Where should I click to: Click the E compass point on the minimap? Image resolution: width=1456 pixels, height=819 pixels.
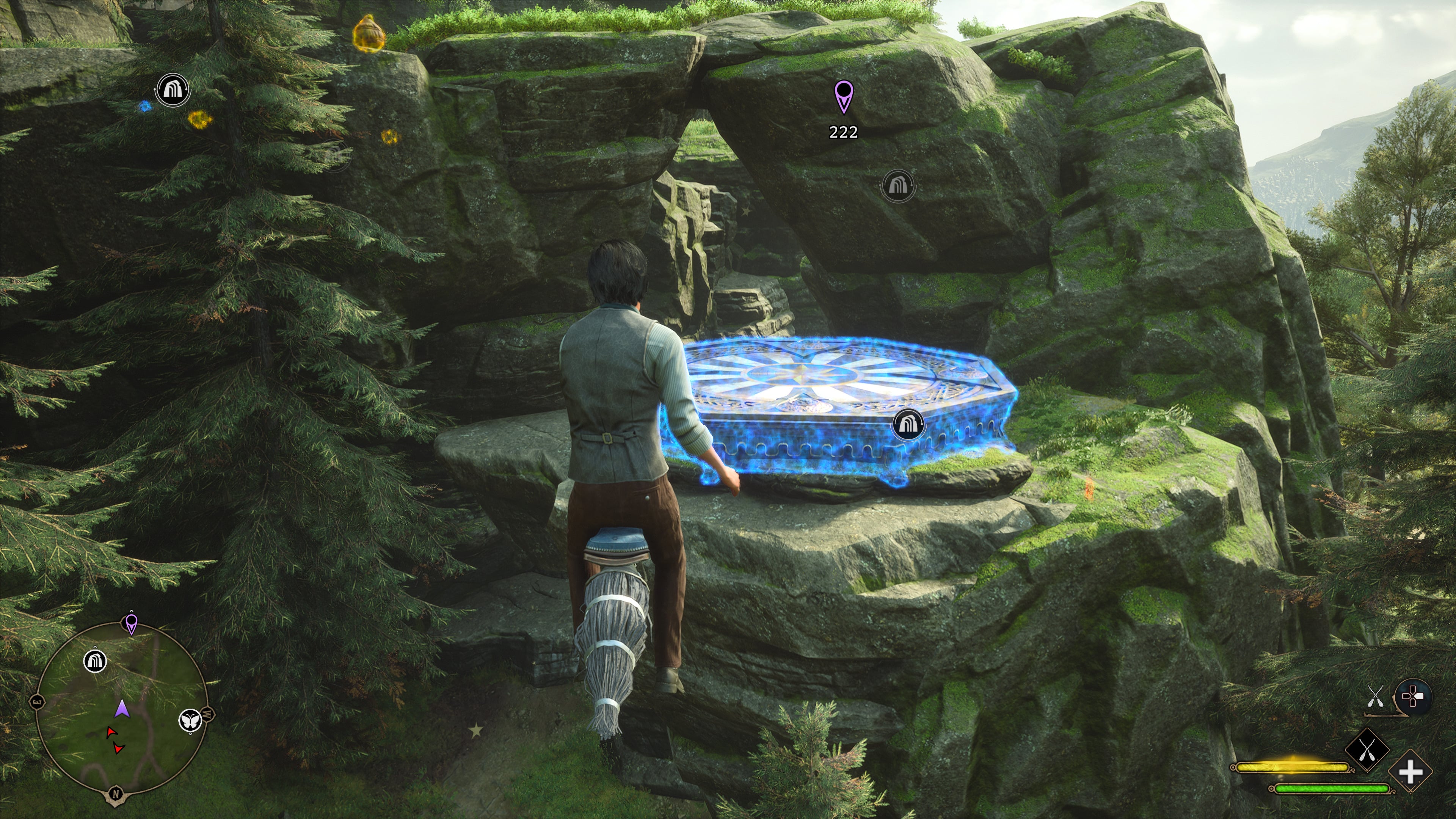click(x=37, y=702)
